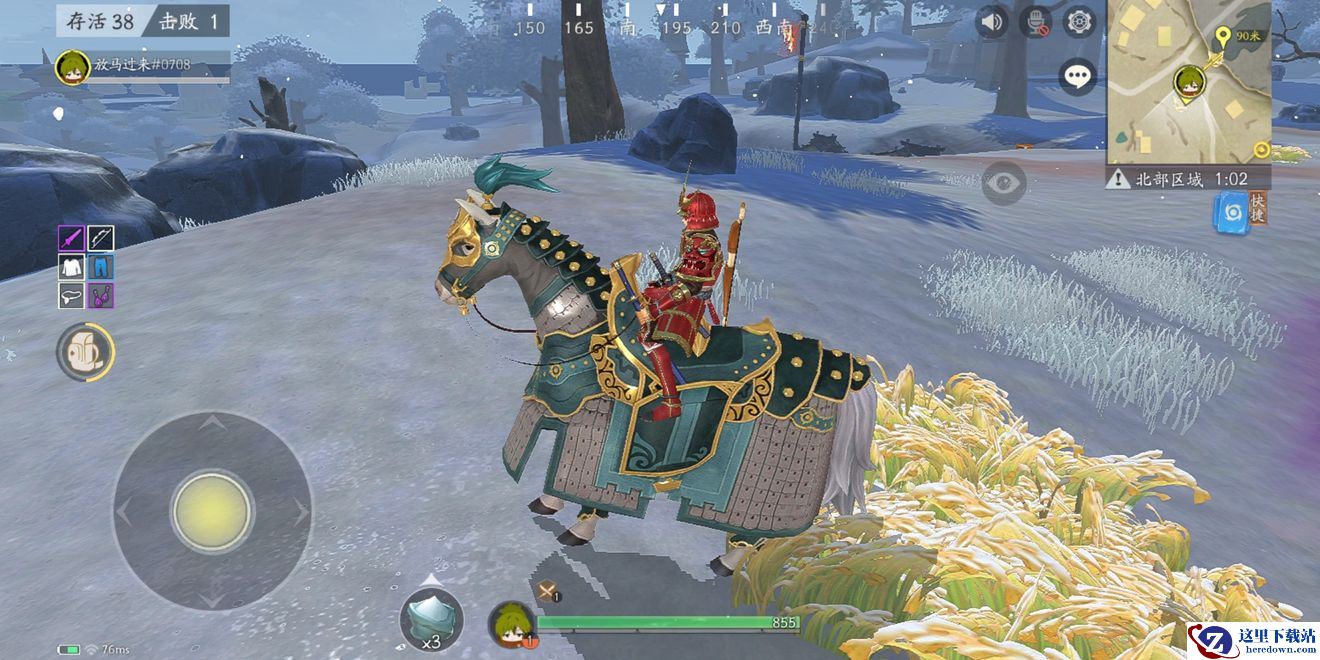Select the purple sword weapon slot
The image size is (1320, 660).
click(71, 238)
